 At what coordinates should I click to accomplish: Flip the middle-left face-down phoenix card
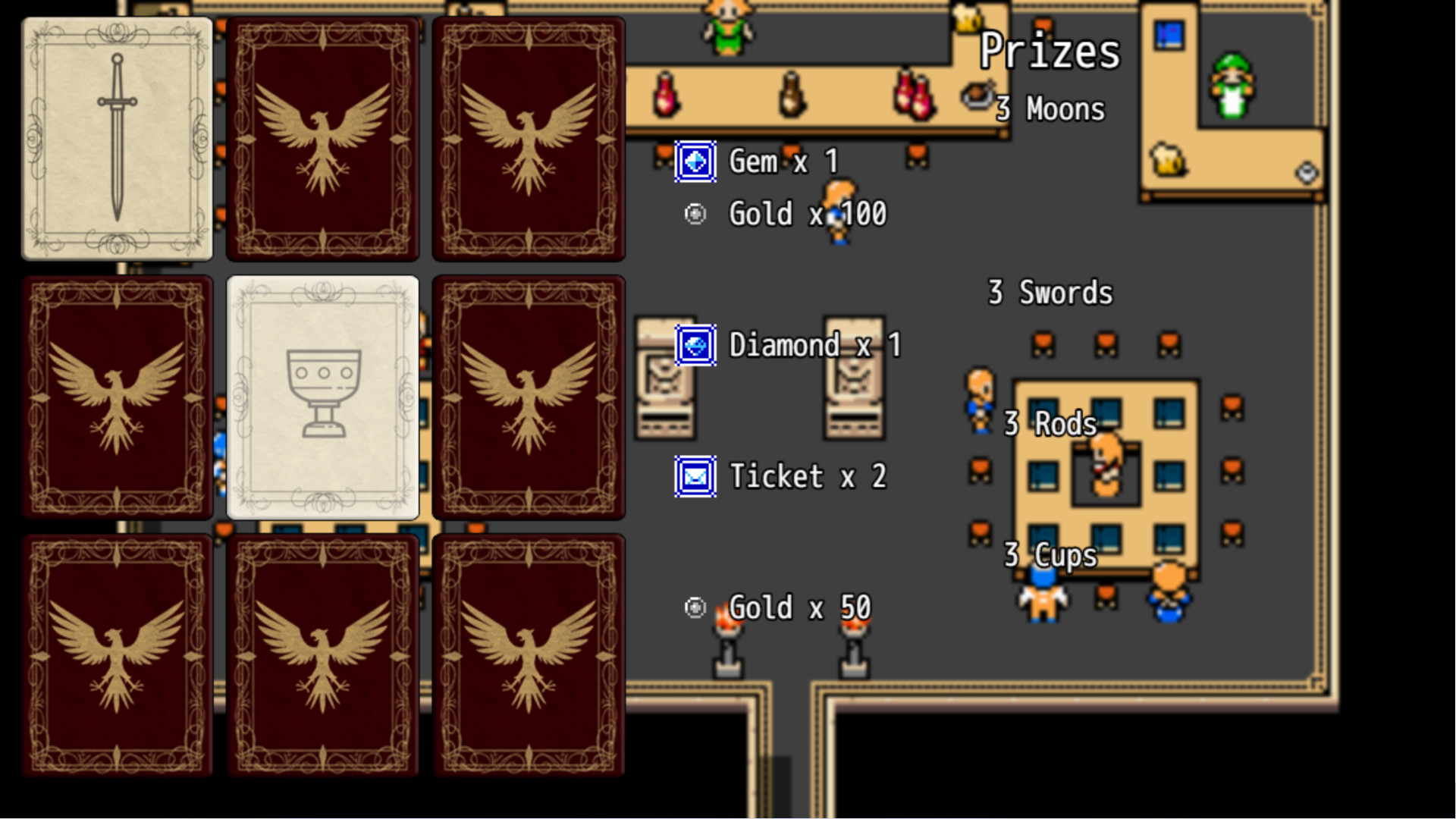click(x=118, y=397)
